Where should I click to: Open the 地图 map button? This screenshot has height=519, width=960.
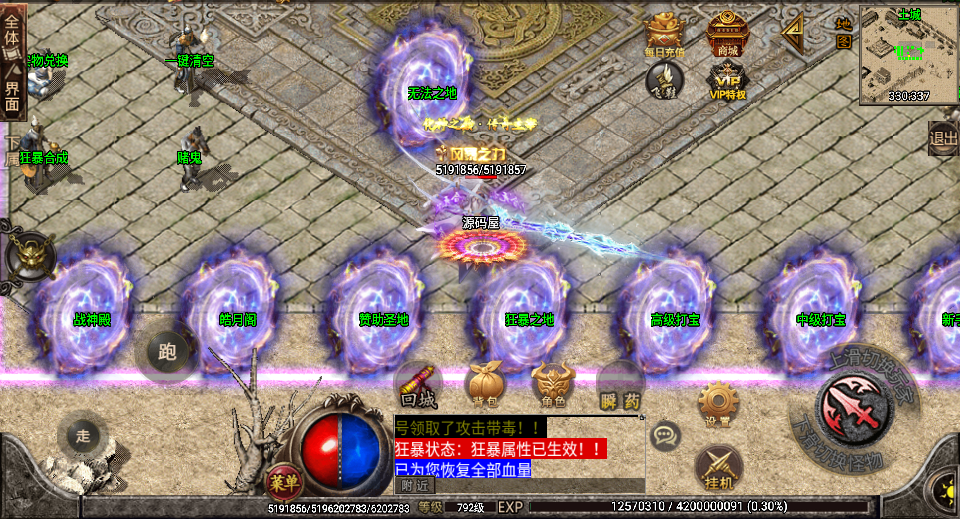(843, 32)
